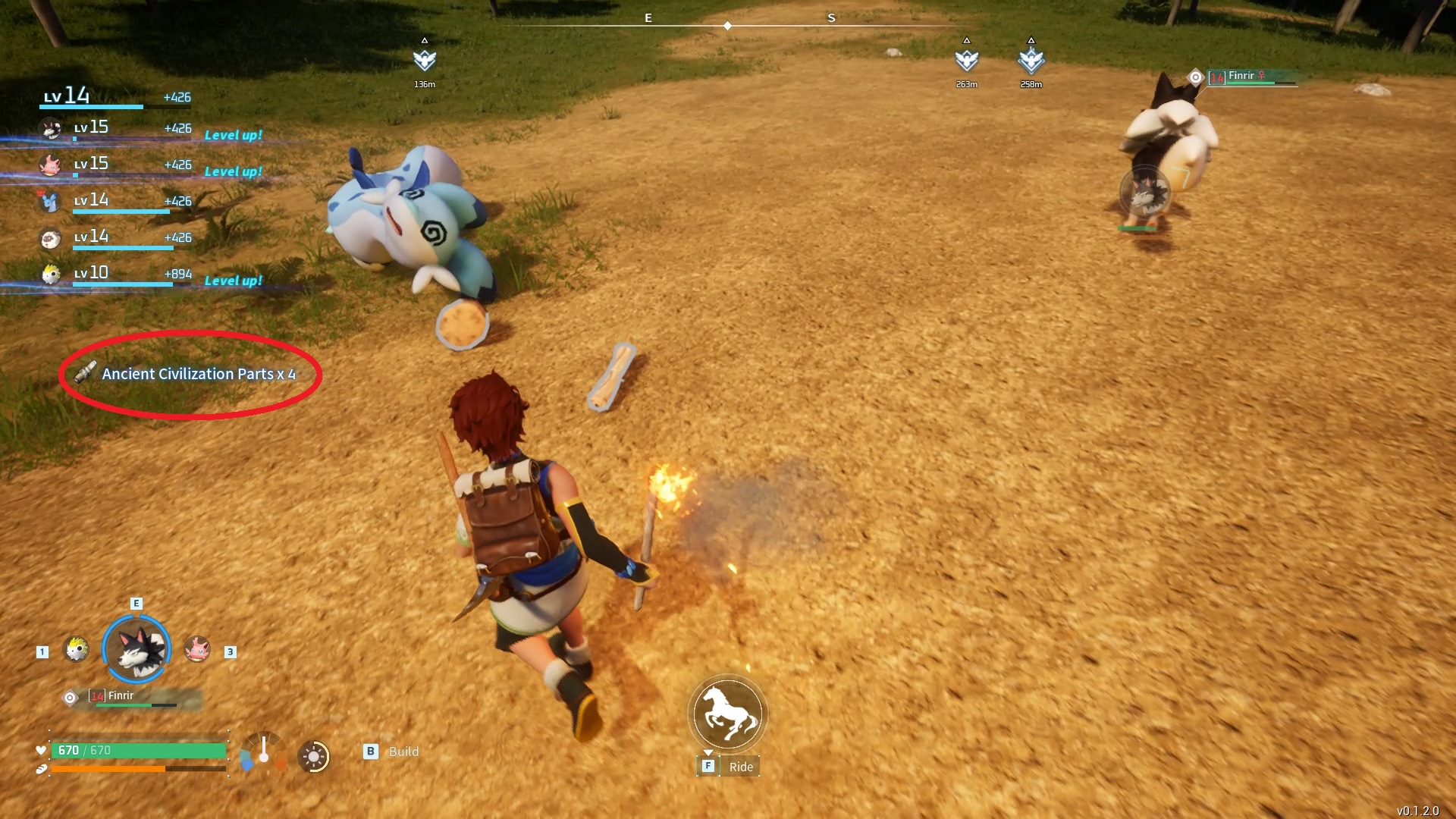Open the time-of-day sun dial icon
The image size is (1456, 819).
[314, 756]
